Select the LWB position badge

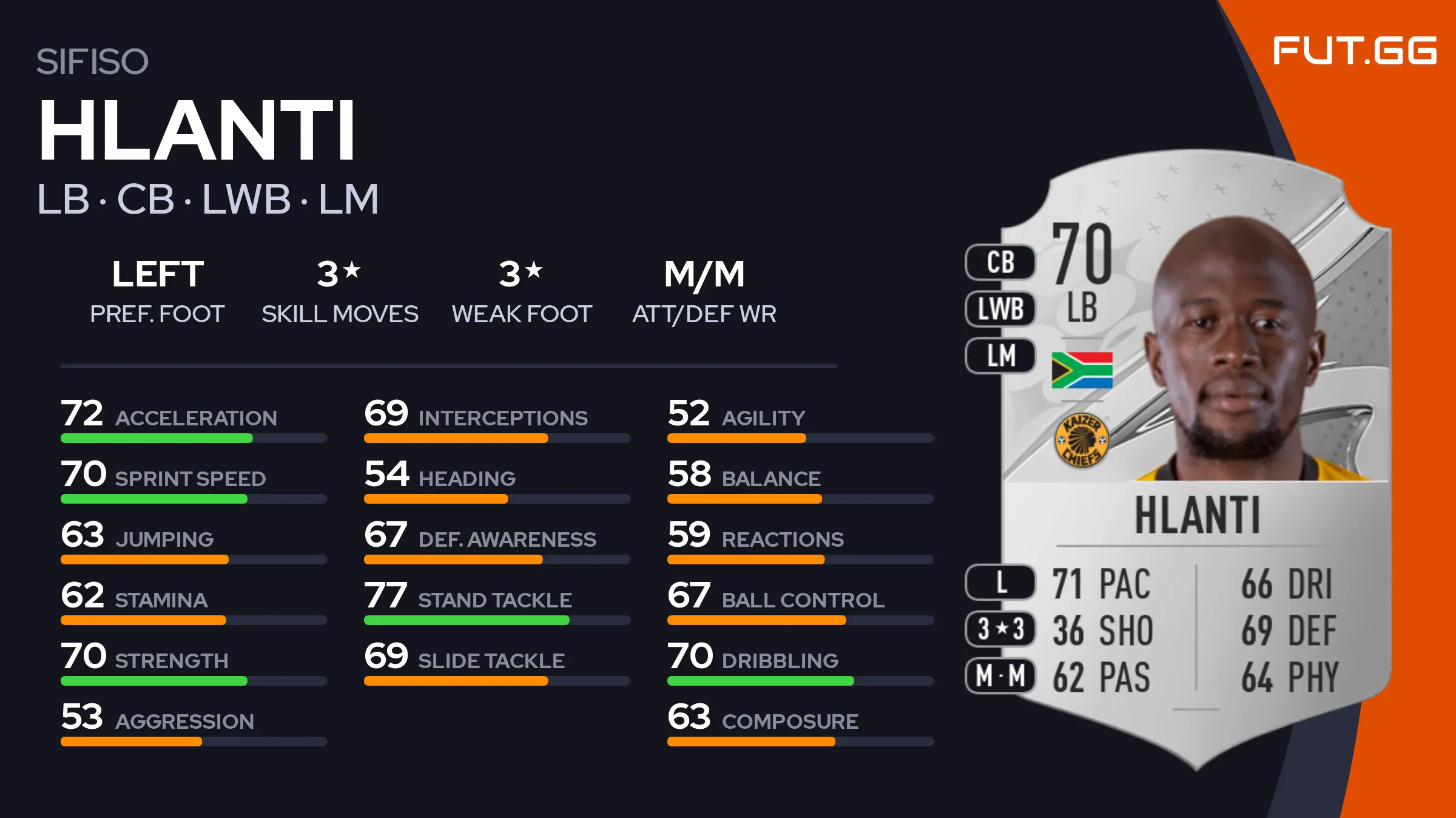1000,309
